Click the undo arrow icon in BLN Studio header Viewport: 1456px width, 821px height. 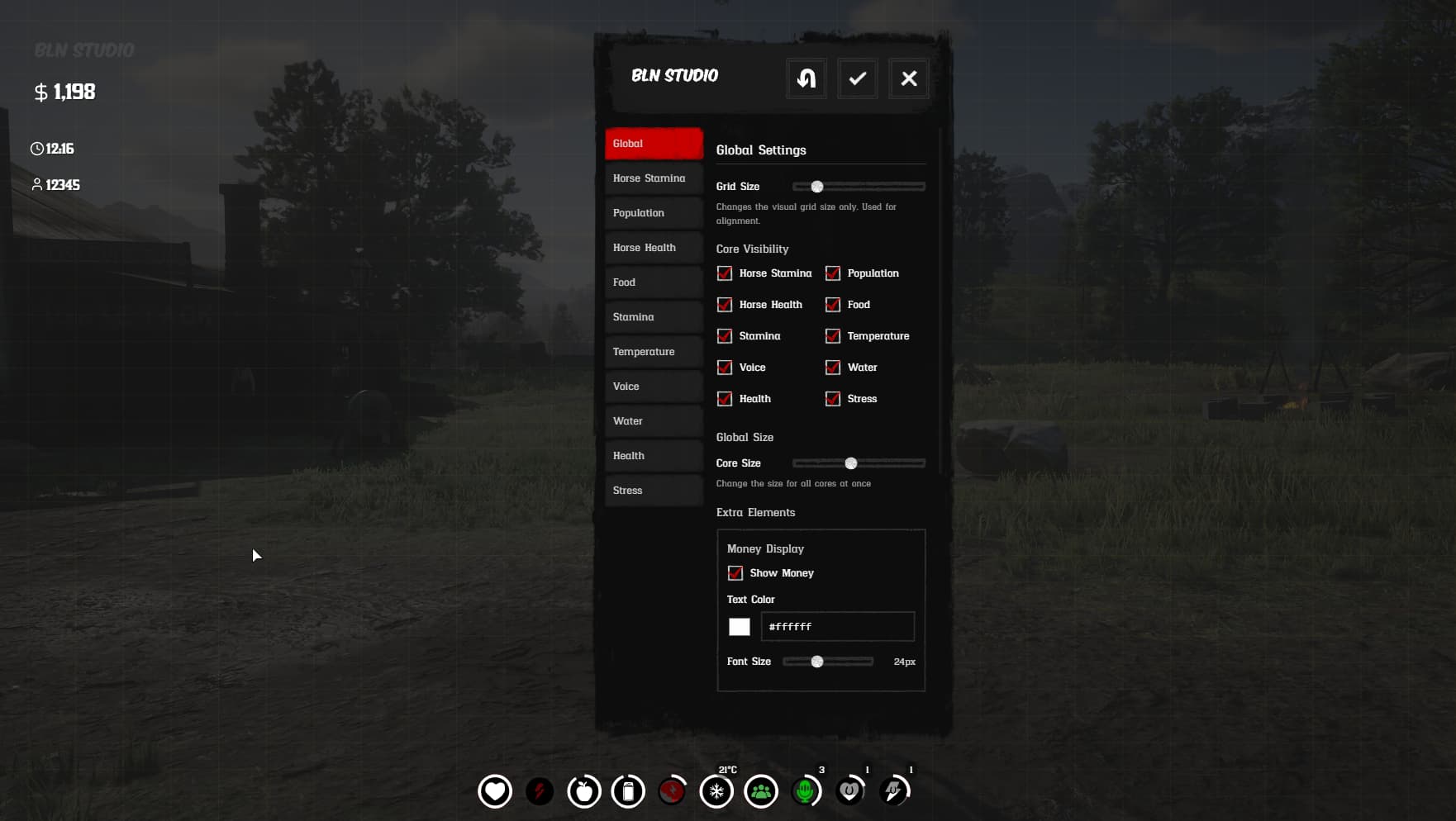pyautogui.click(x=806, y=78)
